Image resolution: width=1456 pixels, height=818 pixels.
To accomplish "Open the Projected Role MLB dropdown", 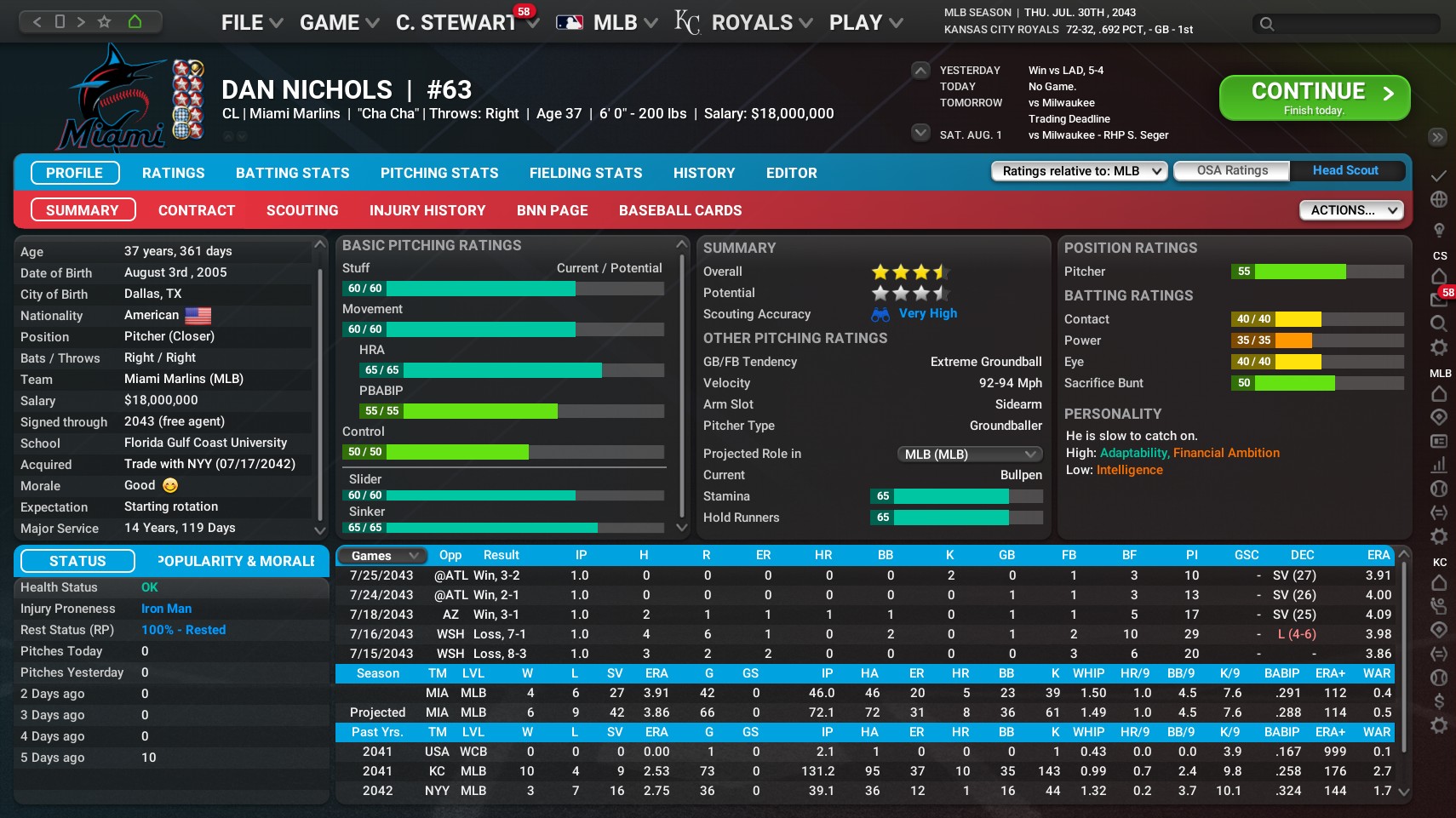I will click(x=969, y=454).
